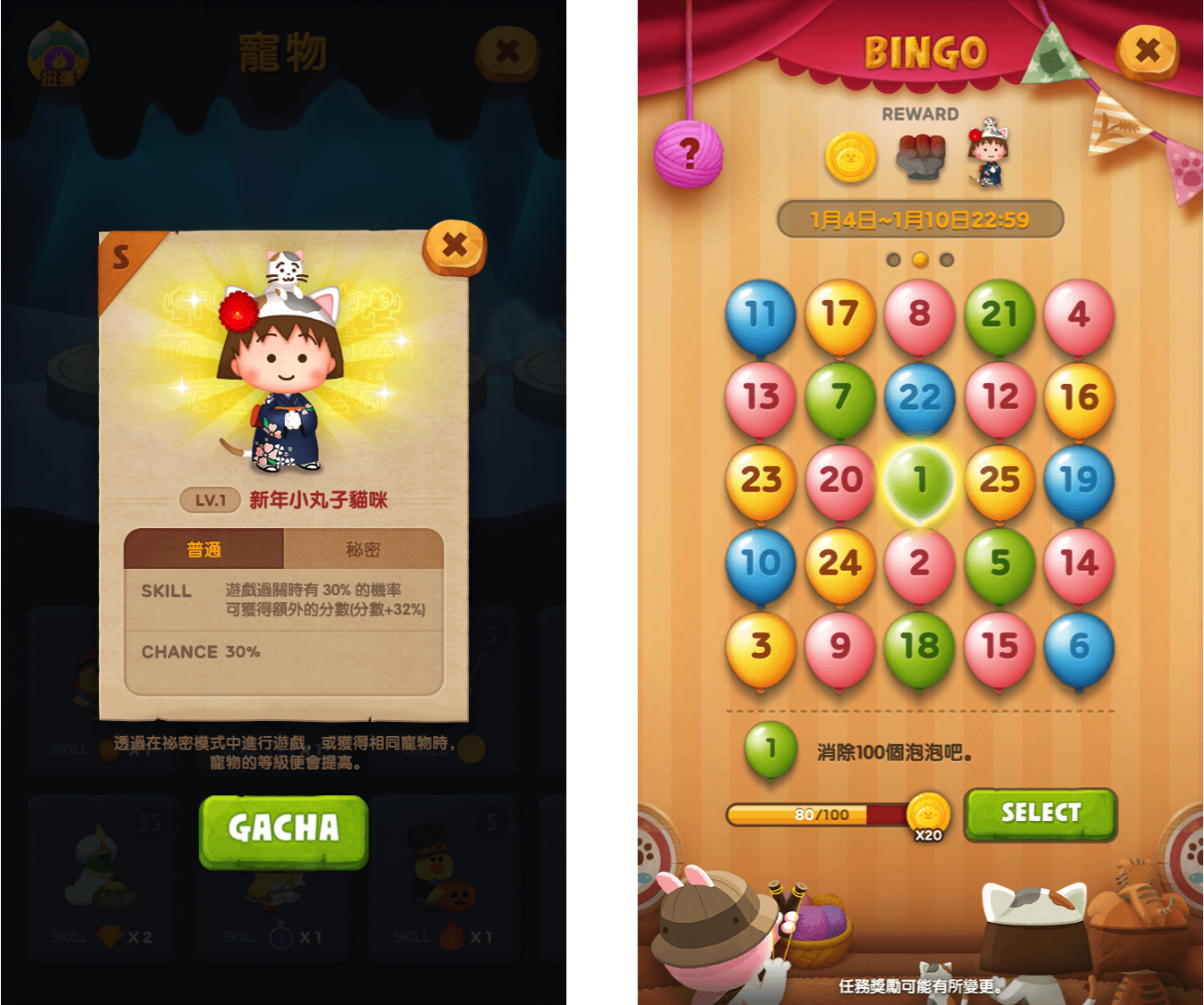Screen dimensions: 1204x1005
Task: Choose the green number 18 balloon
Action: tap(920, 647)
